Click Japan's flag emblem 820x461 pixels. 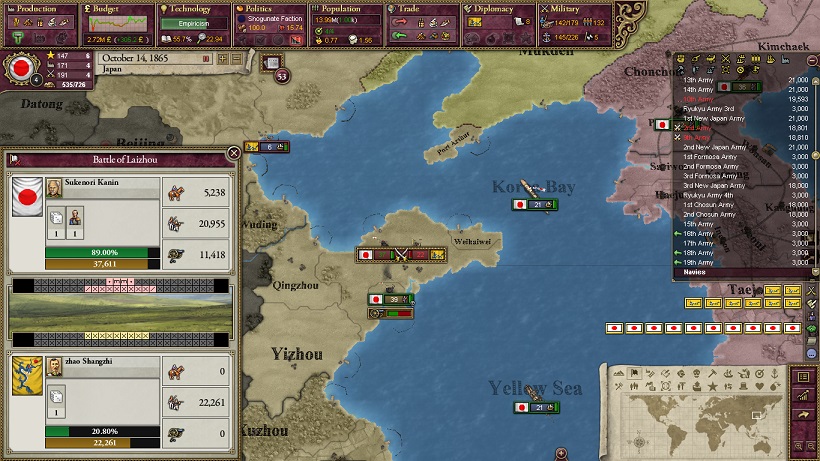(19, 69)
